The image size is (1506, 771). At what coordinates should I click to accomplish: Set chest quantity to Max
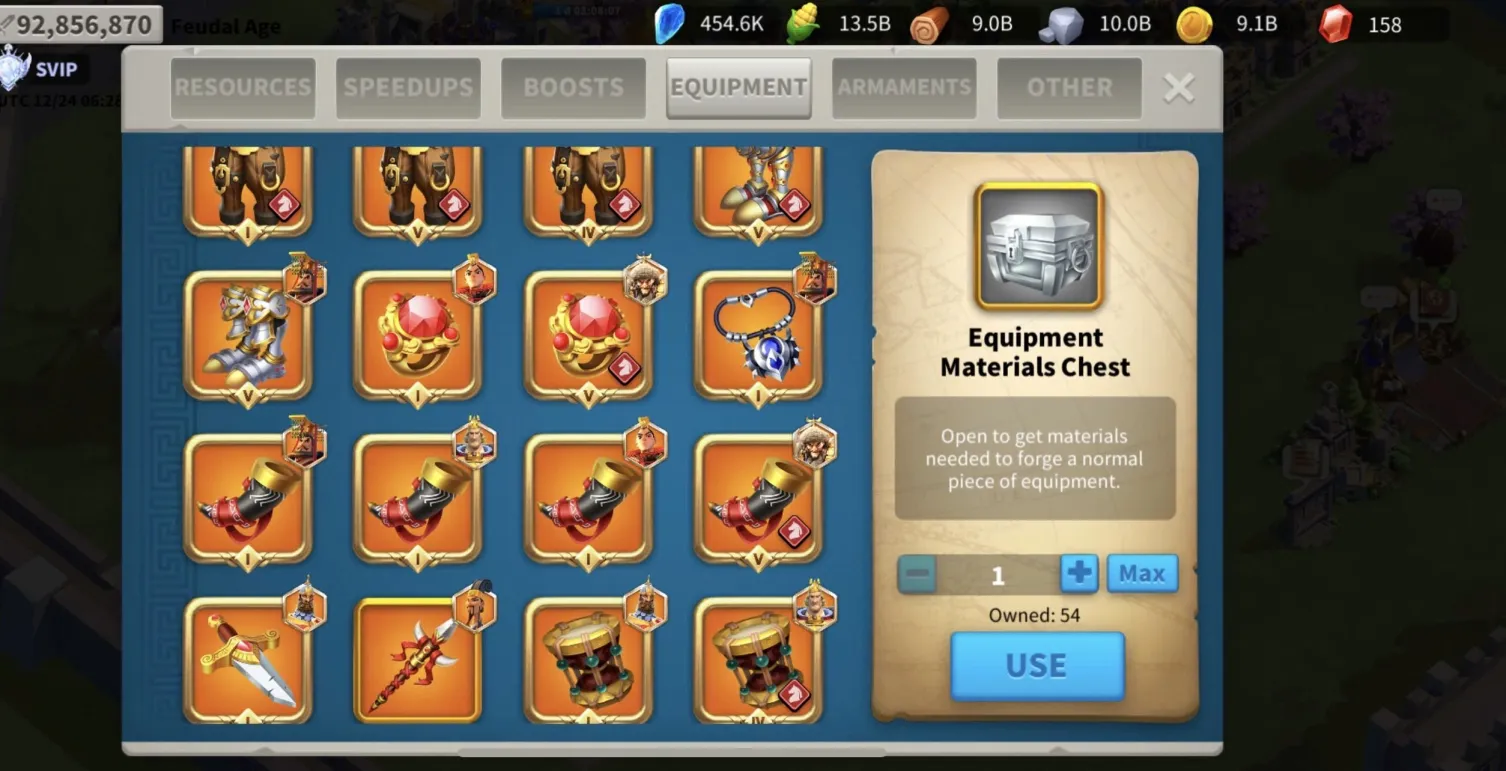pyautogui.click(x=1142, y=574)
